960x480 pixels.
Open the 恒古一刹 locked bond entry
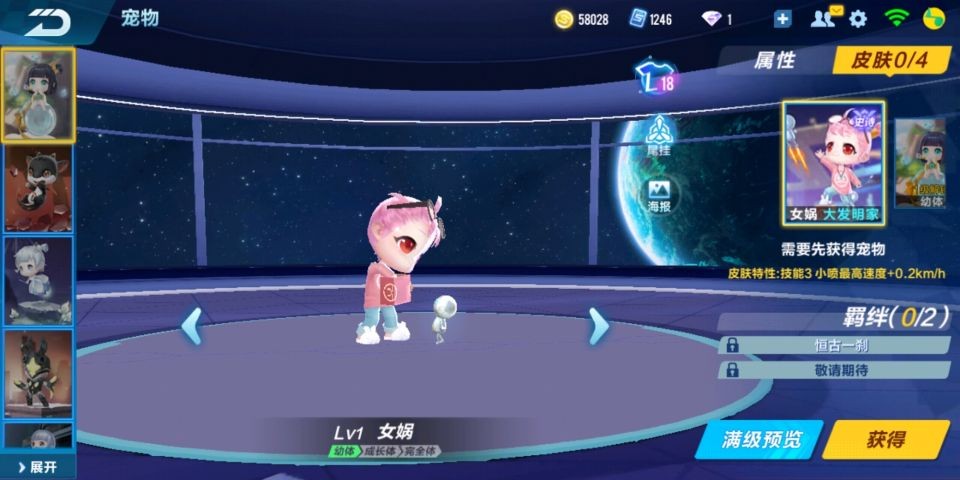click(x=833, y=345)
